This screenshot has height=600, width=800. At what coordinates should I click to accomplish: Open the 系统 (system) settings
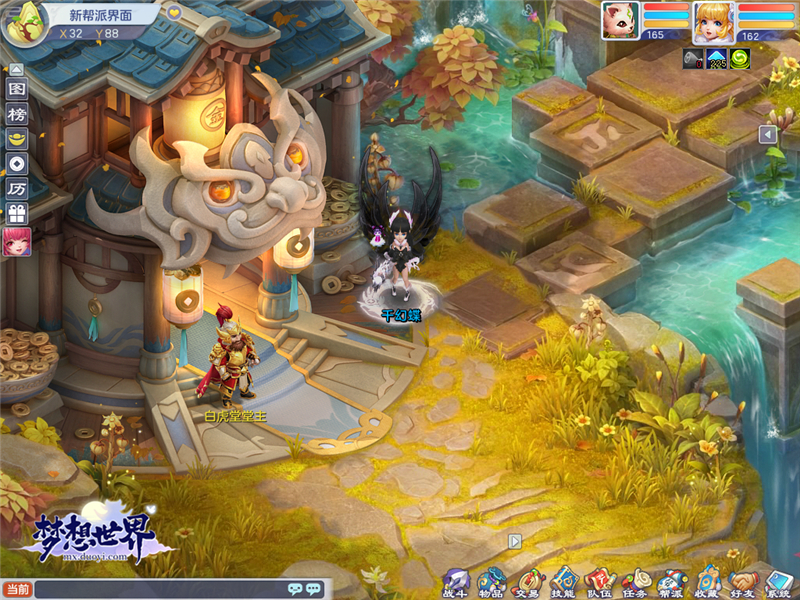click(x=778, y=581)
